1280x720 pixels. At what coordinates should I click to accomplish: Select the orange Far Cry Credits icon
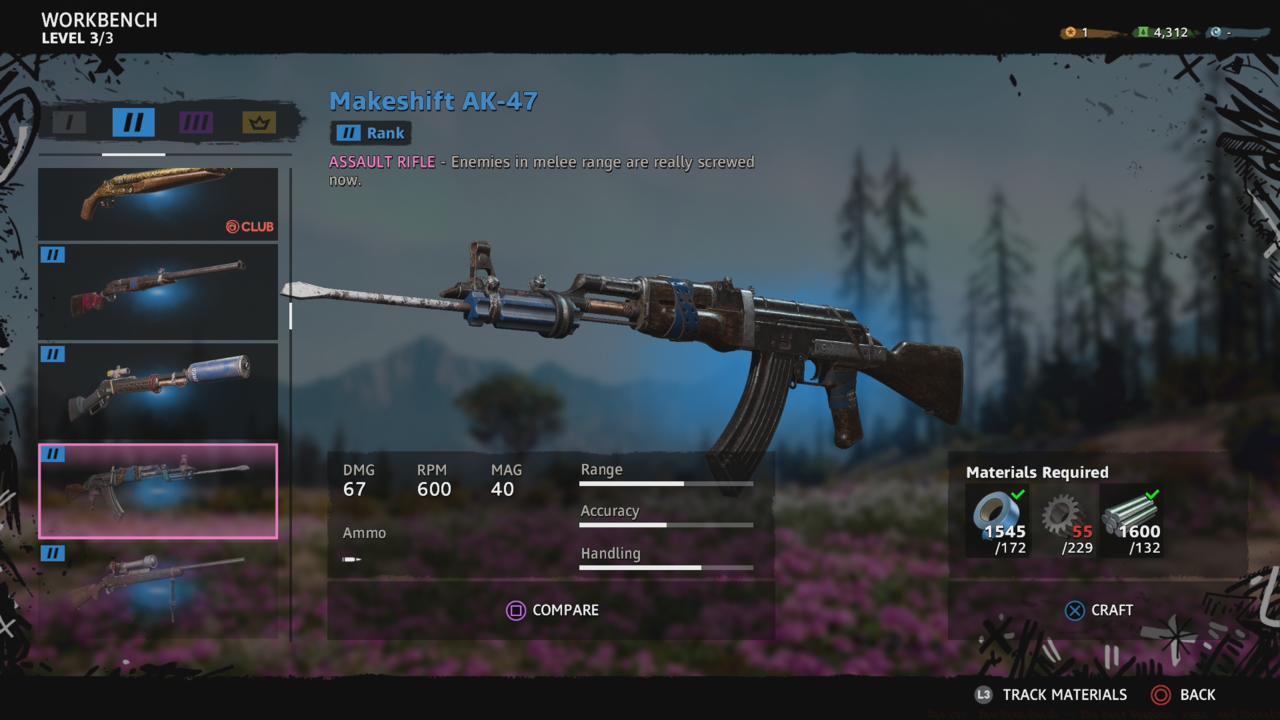tap(1068, 31)
